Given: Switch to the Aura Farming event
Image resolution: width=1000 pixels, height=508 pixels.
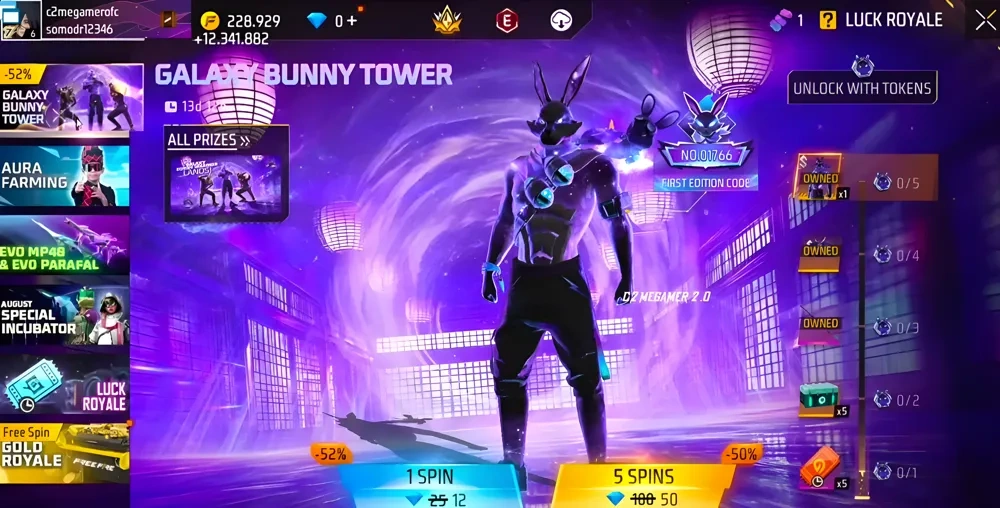Looking at the screenshot, I should (x=66, y=176).
